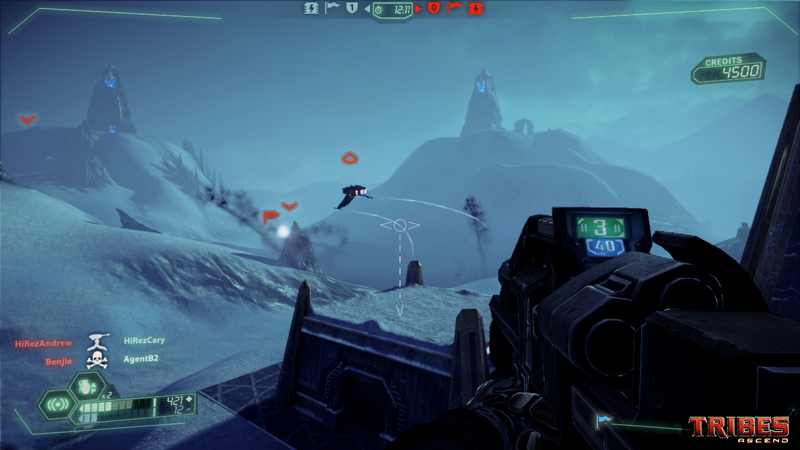Click the turret kill icon in the feed
The height and width of the screenshot is (450, 800).
[98, 340]
